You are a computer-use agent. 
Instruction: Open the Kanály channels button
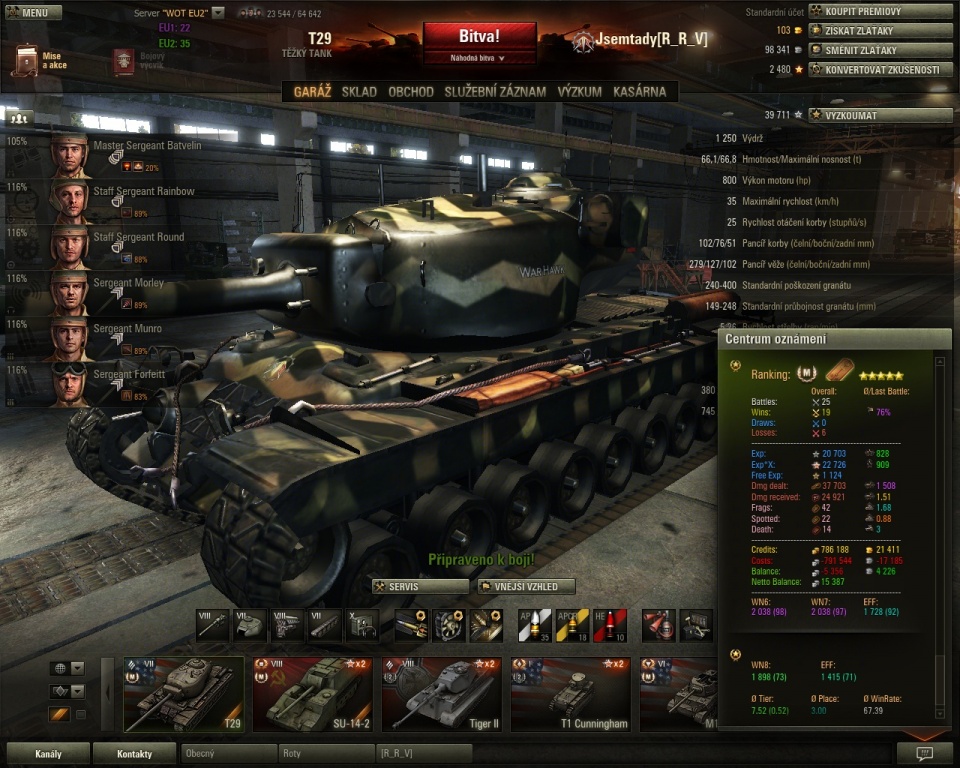48,753
